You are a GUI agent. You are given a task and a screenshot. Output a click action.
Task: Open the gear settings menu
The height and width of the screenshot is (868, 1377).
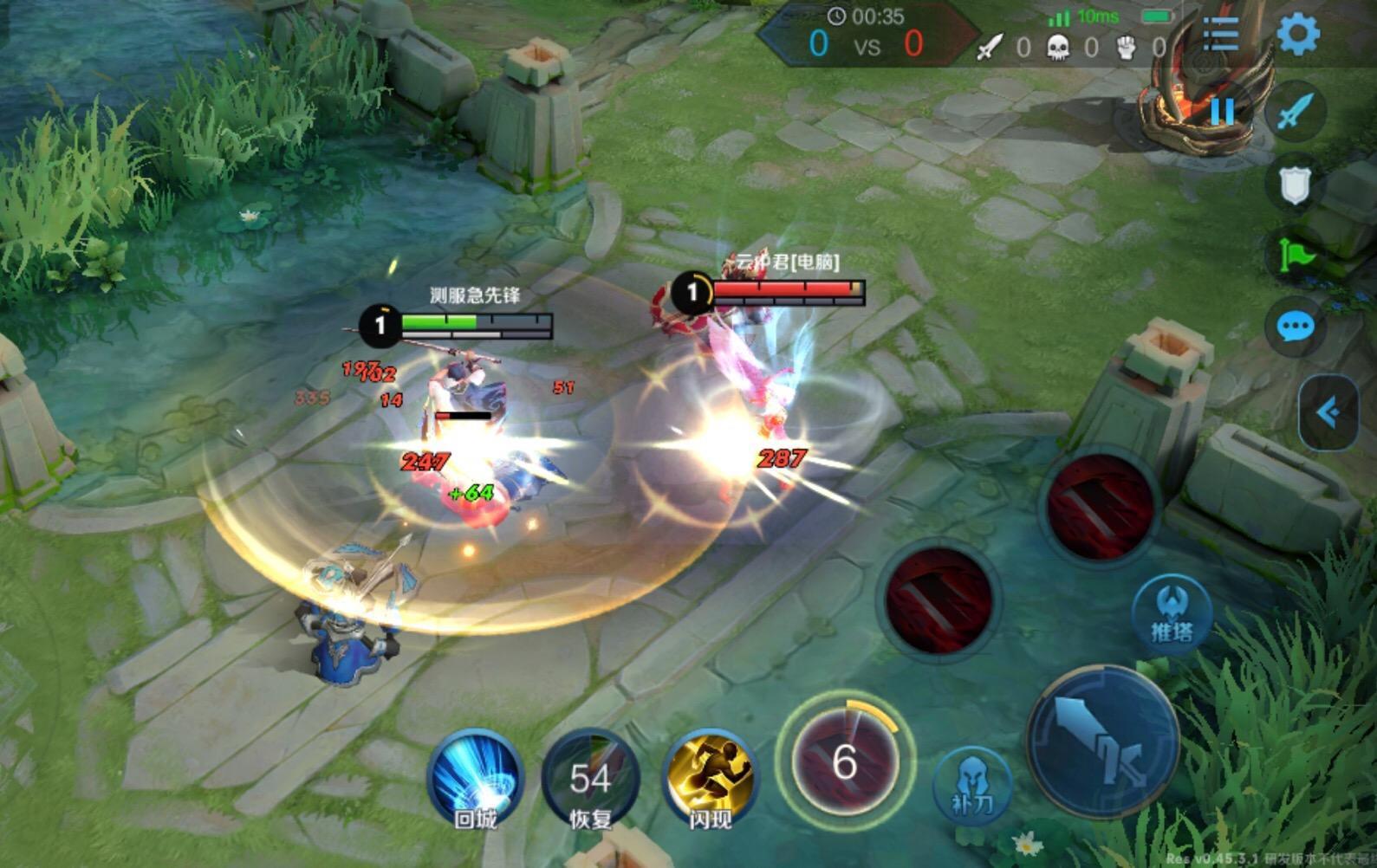click(1298, 35)
